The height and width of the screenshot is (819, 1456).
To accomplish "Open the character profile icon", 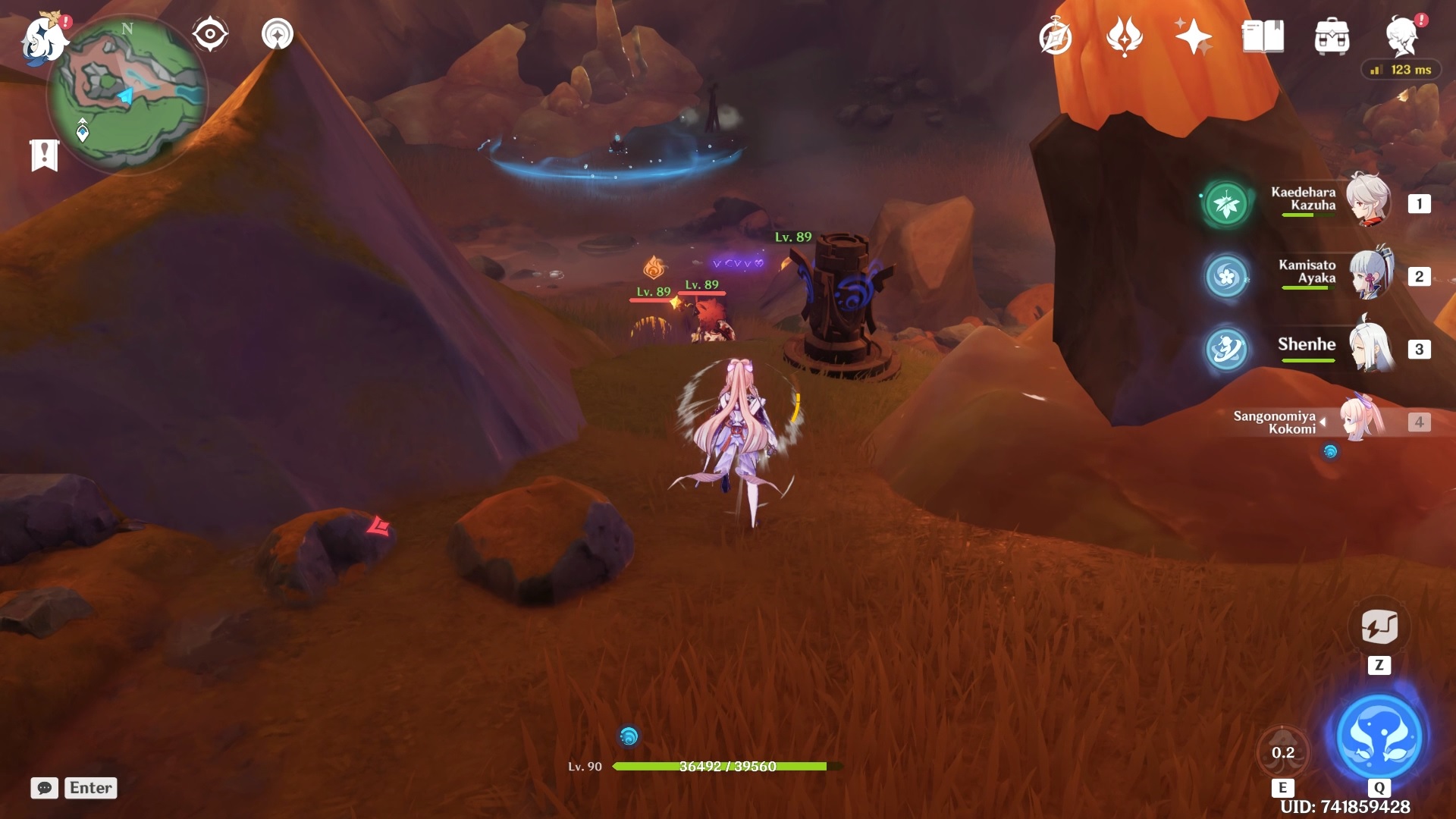I will (1402, 36).
